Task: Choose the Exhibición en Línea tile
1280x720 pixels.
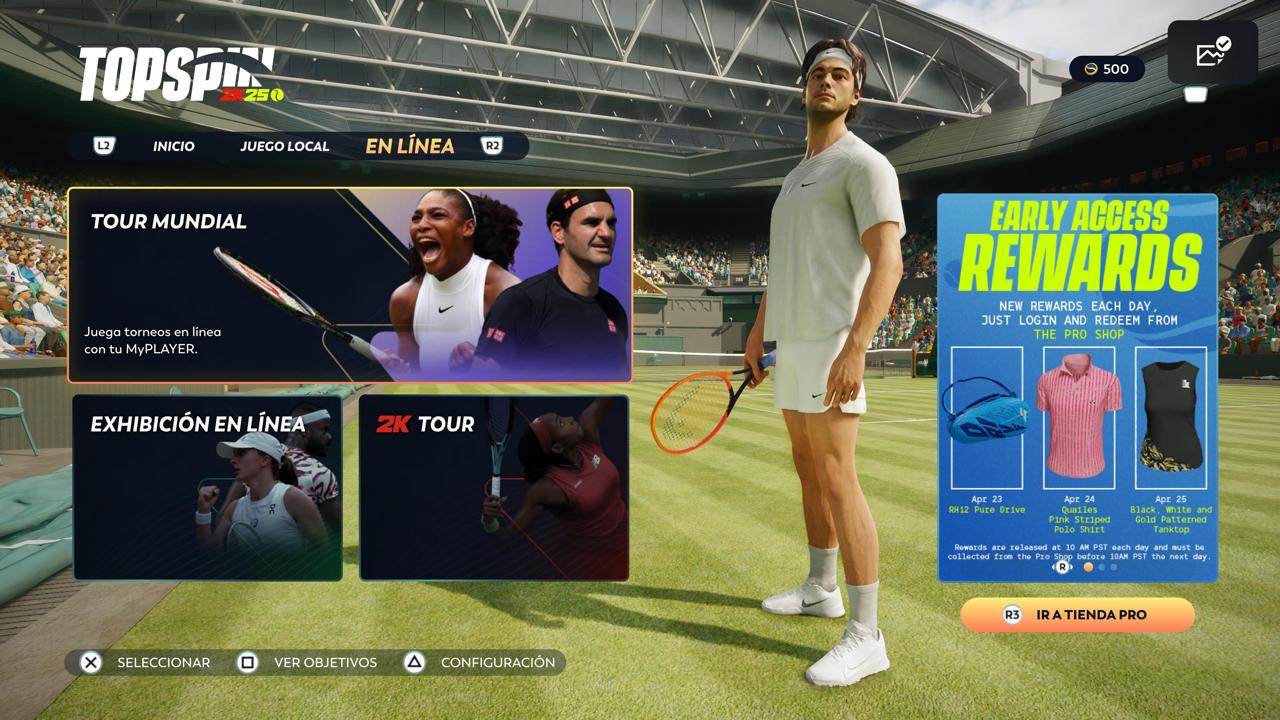Action: pyautogui.click(x=208, y=488)
